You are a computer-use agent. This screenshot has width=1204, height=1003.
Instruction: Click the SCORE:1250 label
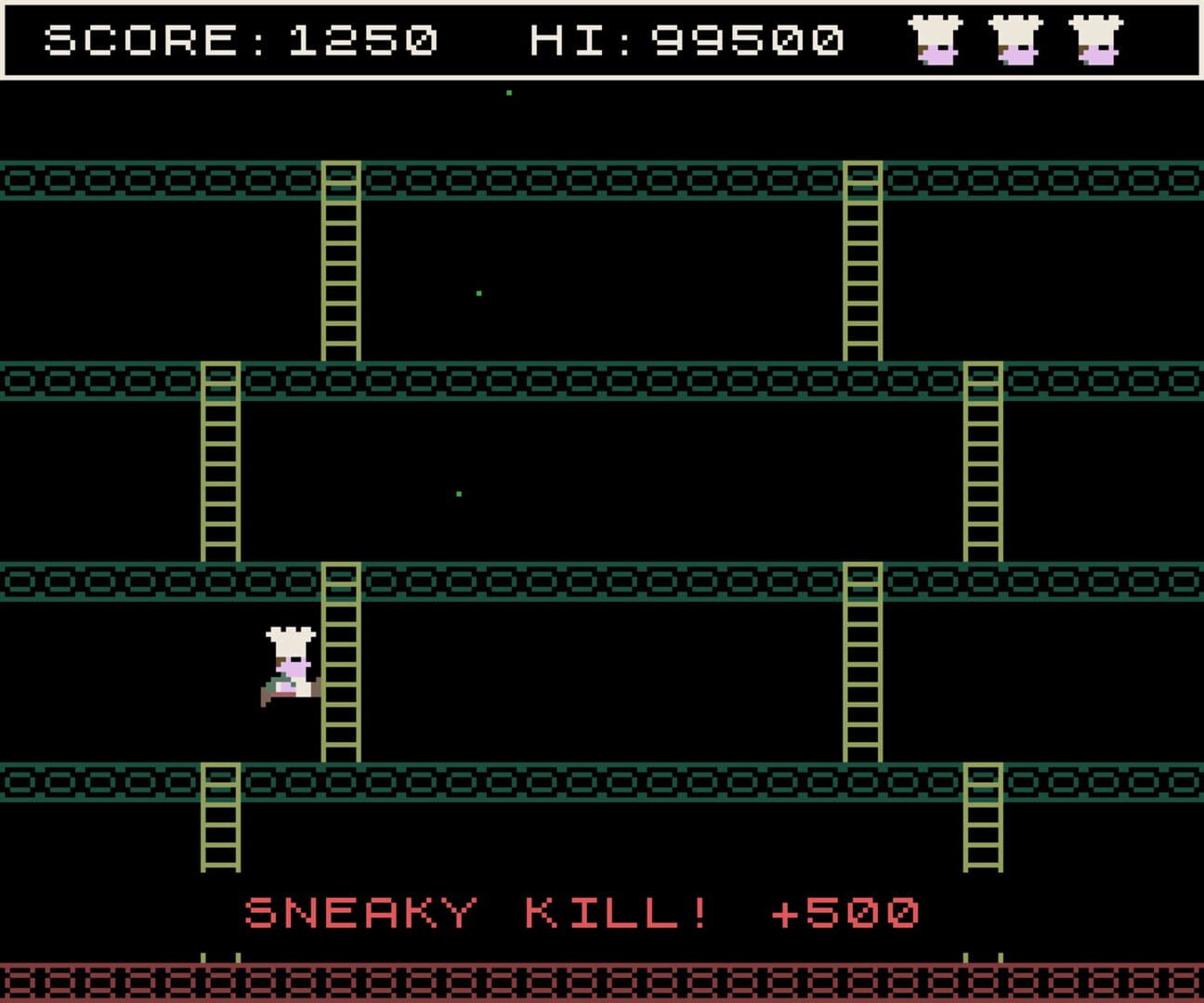click(240, 39)
